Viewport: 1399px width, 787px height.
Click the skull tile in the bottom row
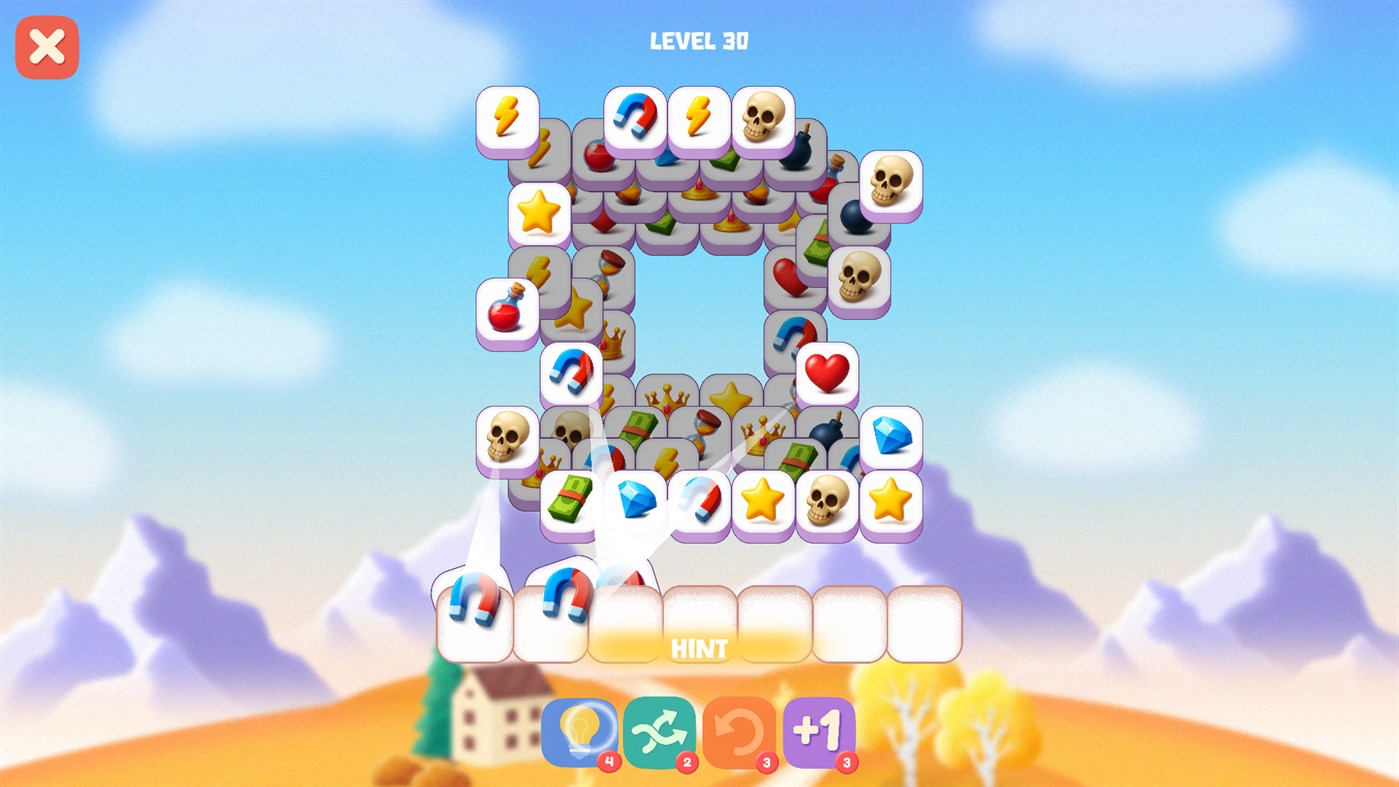[826, 500]
